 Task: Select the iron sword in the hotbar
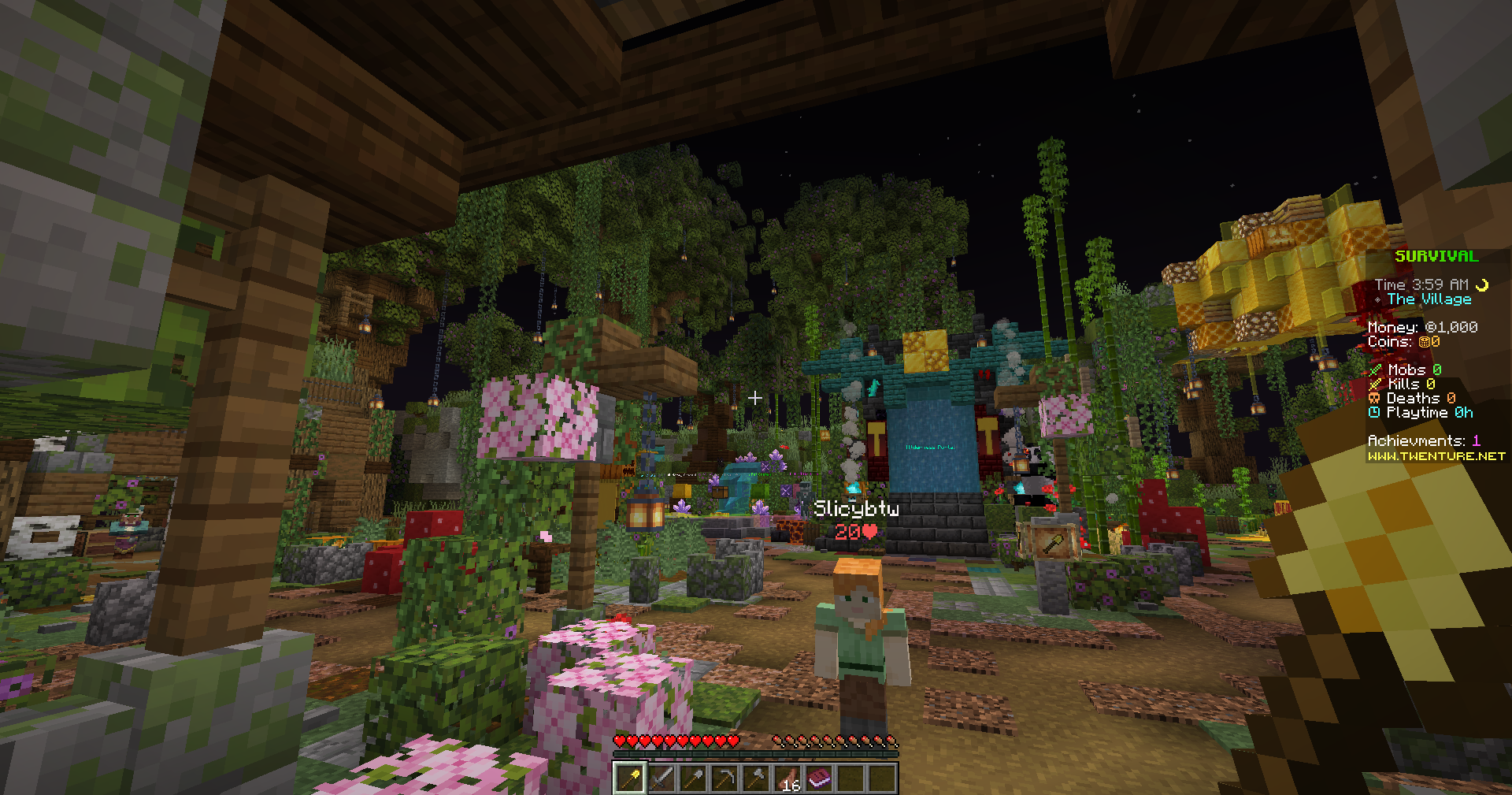click(661, 778)
